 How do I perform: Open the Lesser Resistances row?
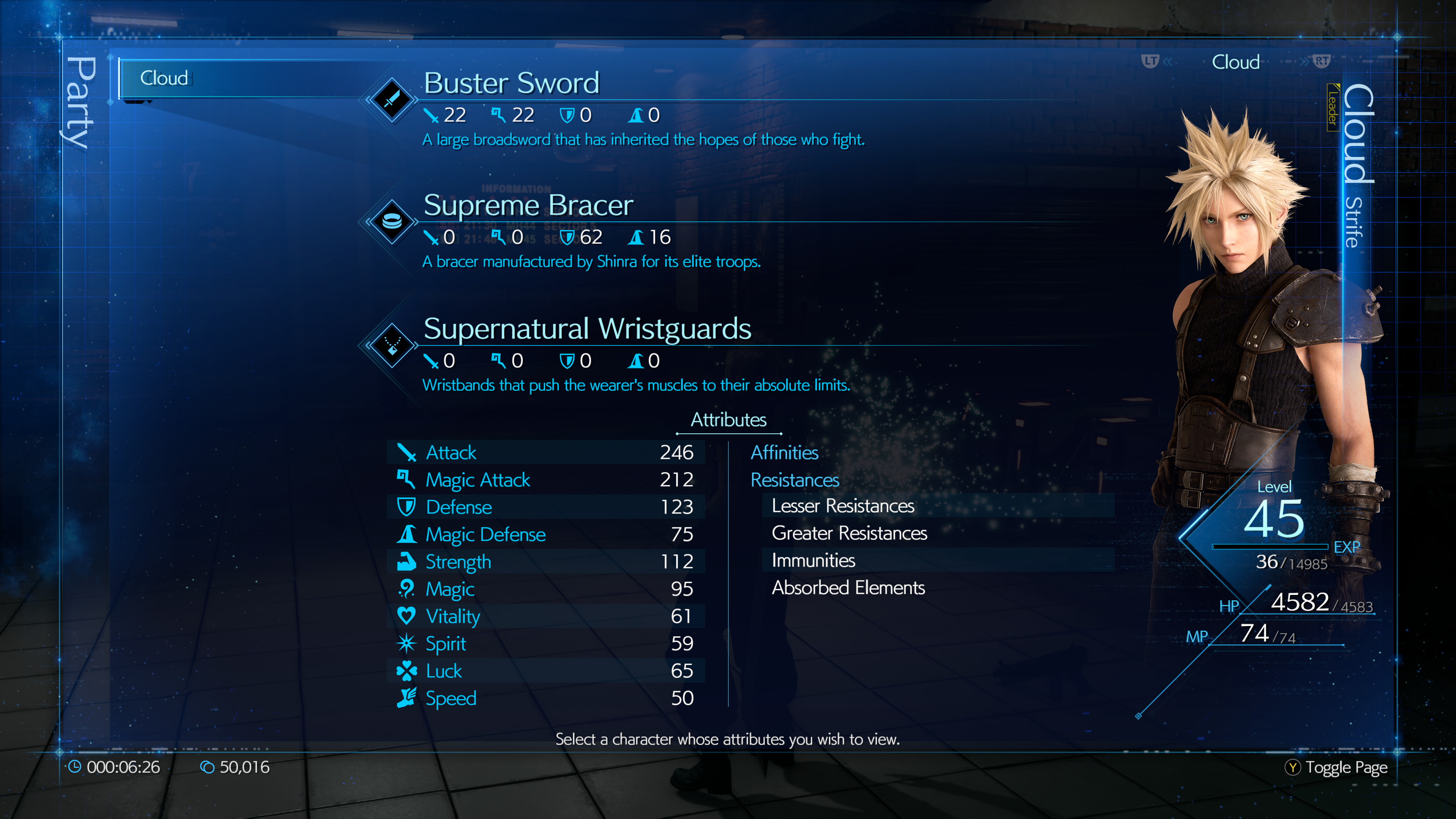click(842, 506)
